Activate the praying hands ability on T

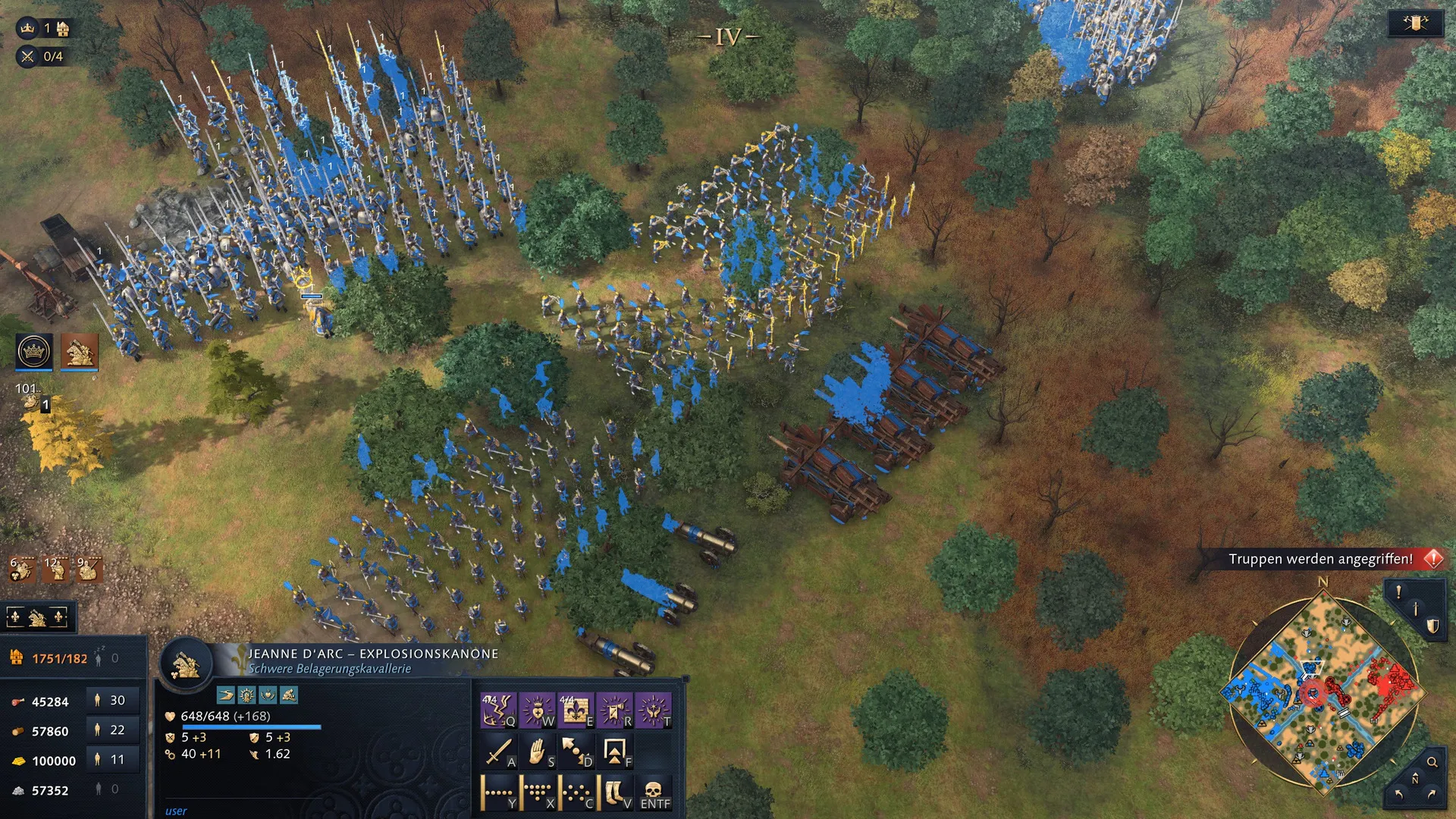[653, 710]
